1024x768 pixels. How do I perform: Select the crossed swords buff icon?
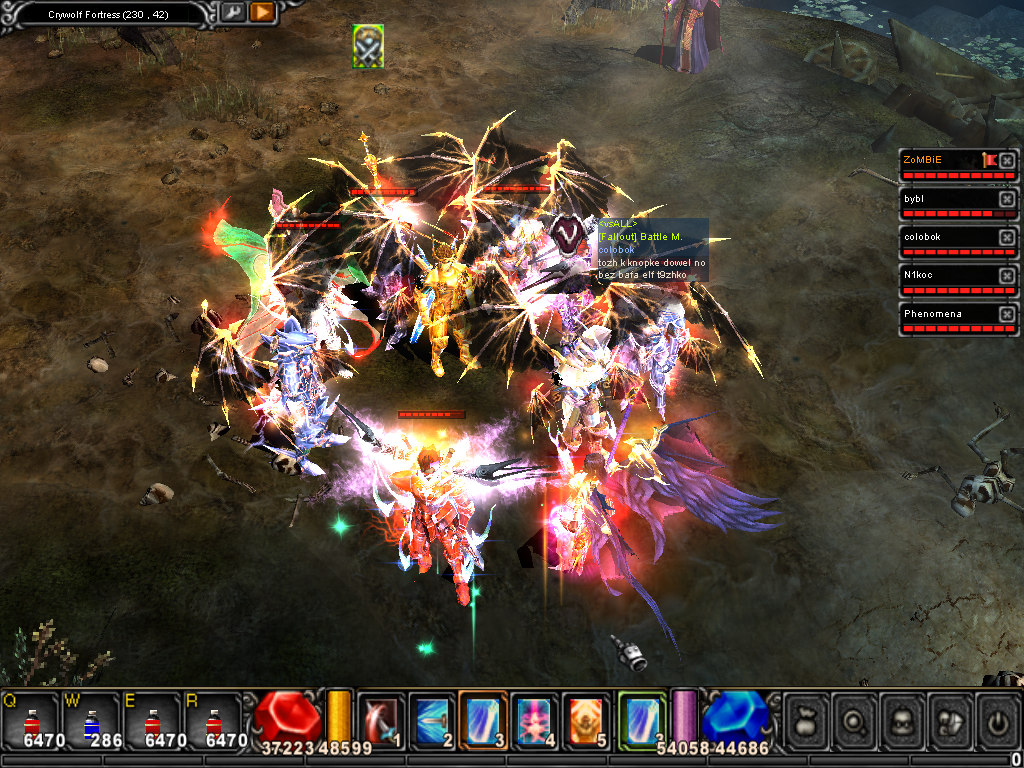(368, 46)
